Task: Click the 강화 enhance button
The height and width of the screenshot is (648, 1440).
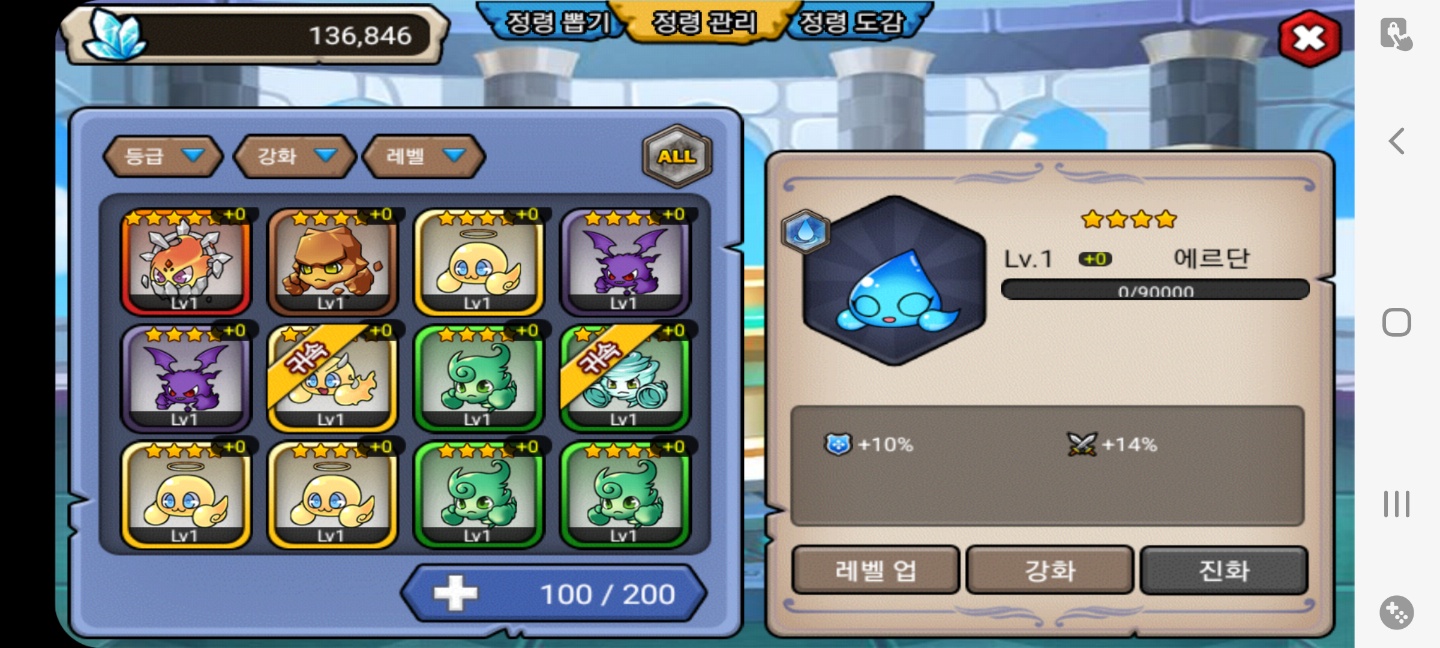Action: (x=1050, y=570)
